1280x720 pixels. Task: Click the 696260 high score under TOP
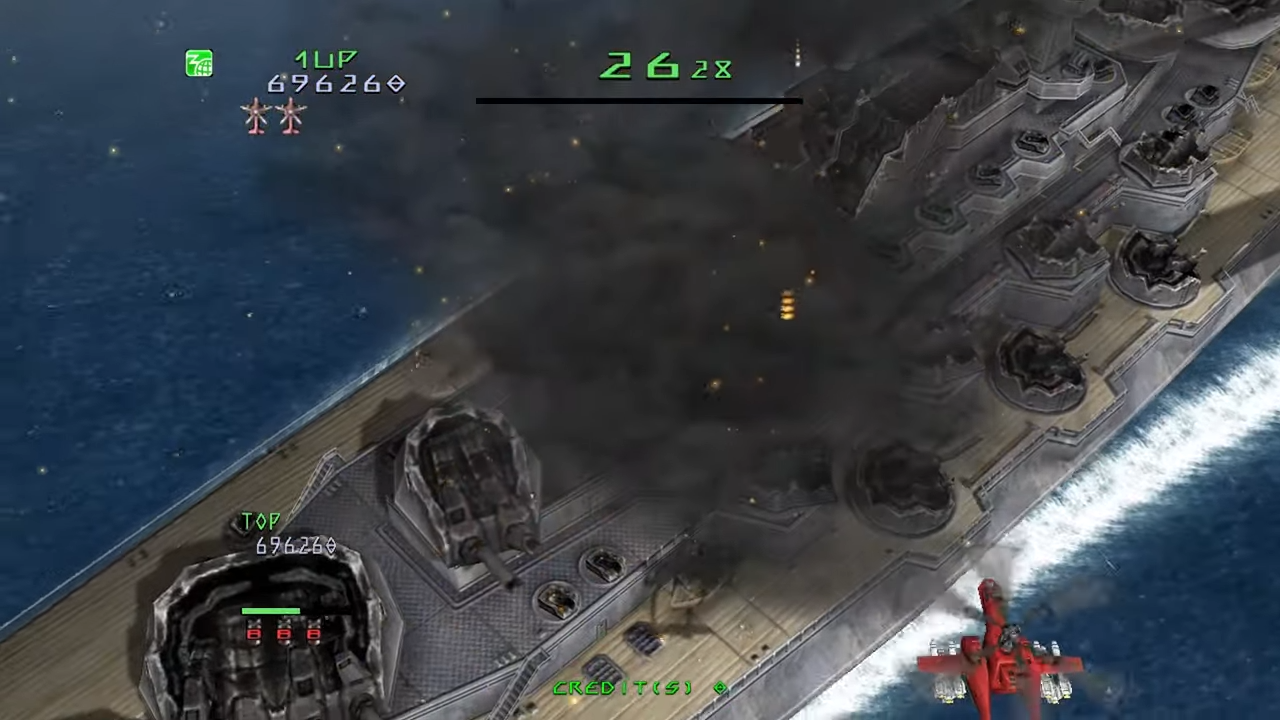288,546
